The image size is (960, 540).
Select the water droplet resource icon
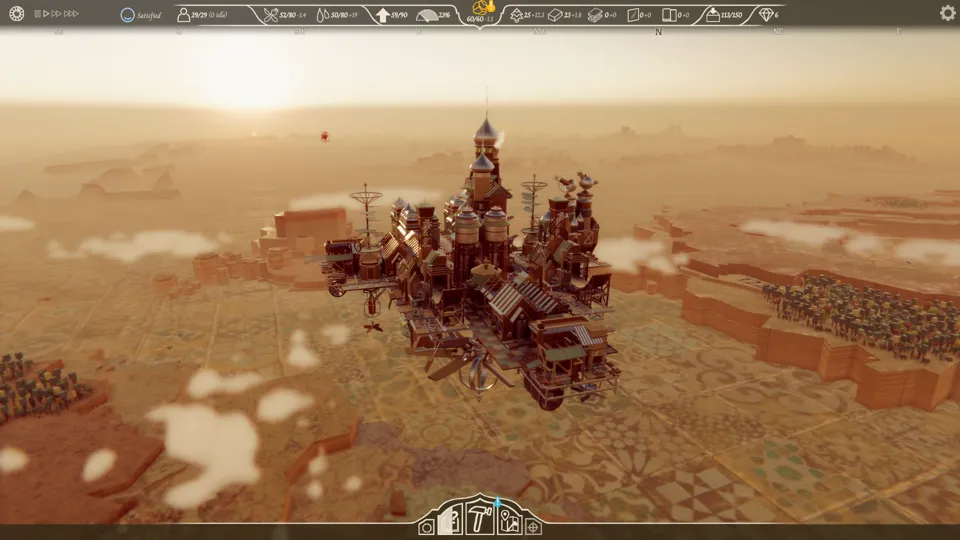(322, 15)
